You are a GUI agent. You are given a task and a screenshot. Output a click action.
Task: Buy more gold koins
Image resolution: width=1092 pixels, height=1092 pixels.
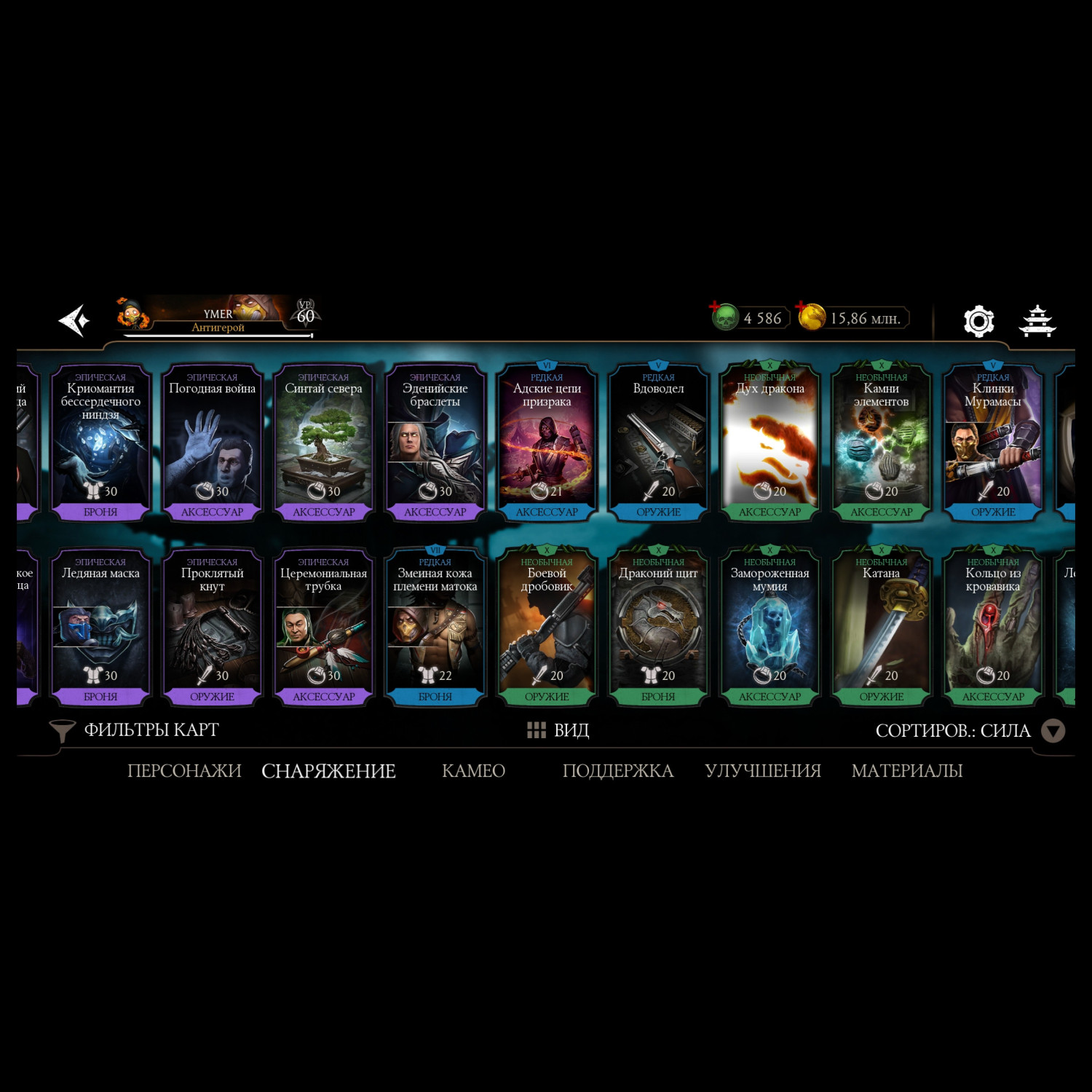coord(811,317)
